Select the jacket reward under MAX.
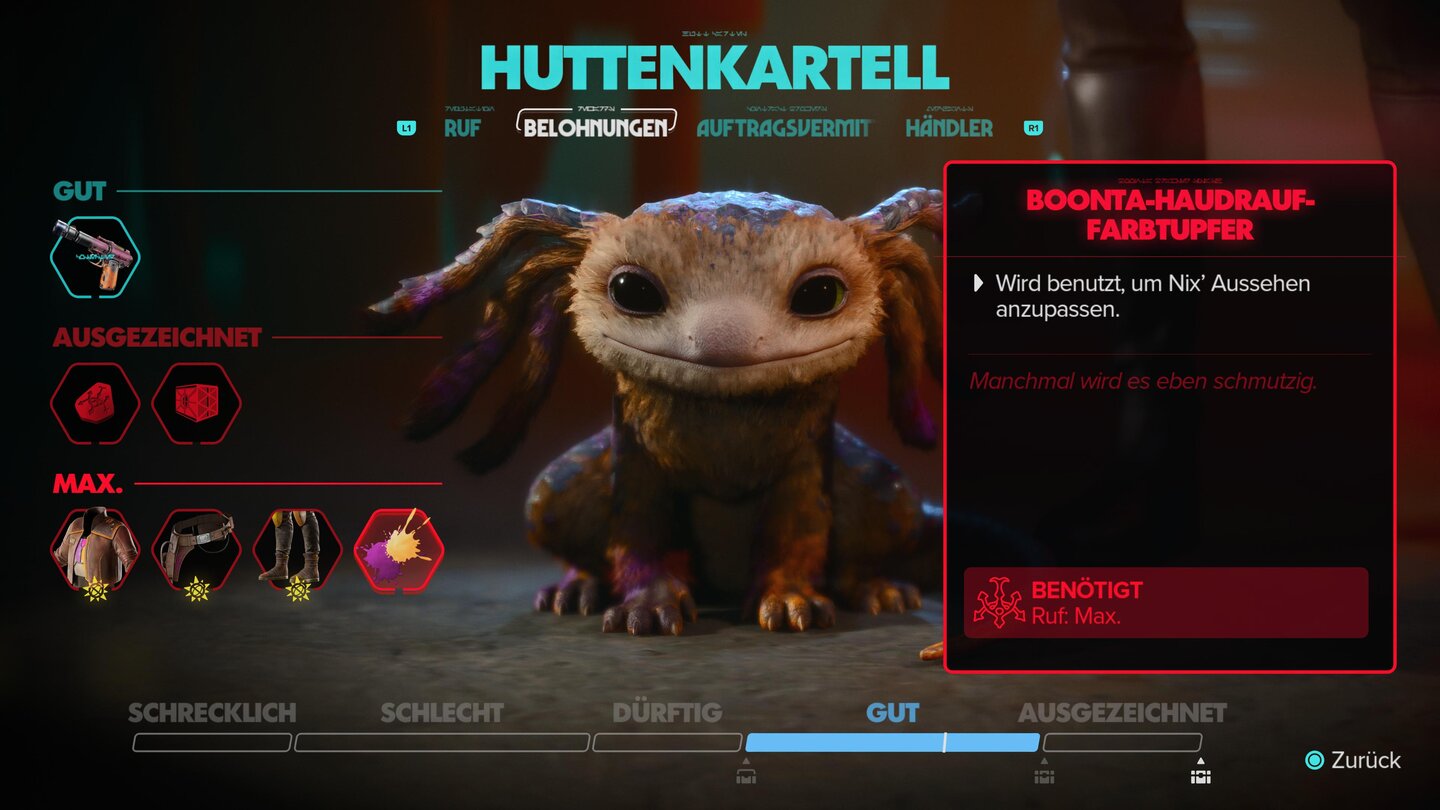Screen dimensions: 1440x810 (97, 548)
